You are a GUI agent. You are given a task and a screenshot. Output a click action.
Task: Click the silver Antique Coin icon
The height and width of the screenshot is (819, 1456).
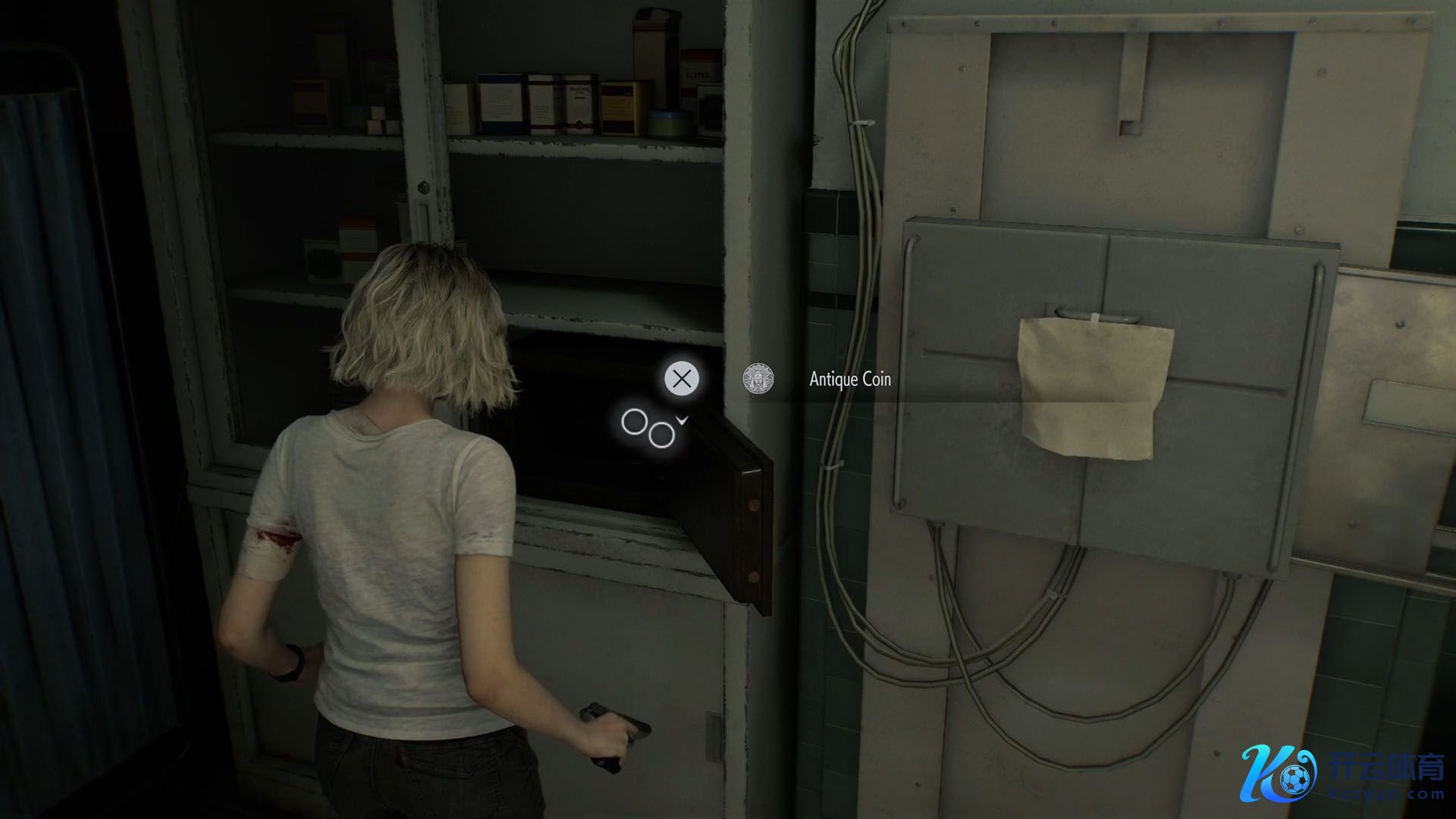[x=758, y=378]
